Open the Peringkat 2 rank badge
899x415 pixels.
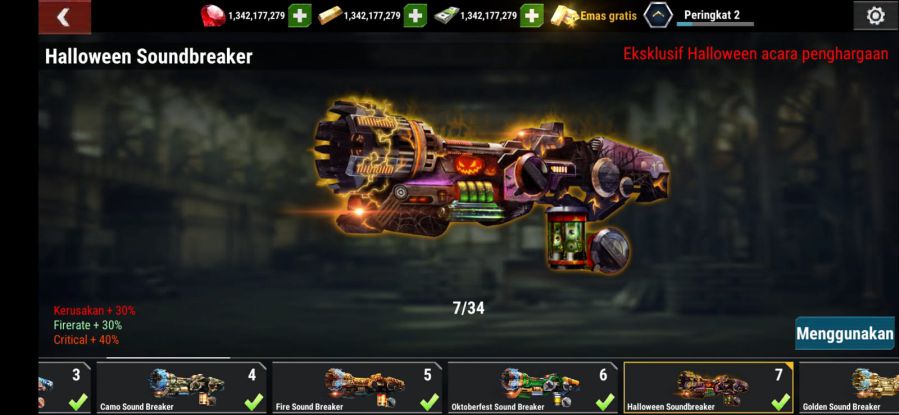point(659,15)
